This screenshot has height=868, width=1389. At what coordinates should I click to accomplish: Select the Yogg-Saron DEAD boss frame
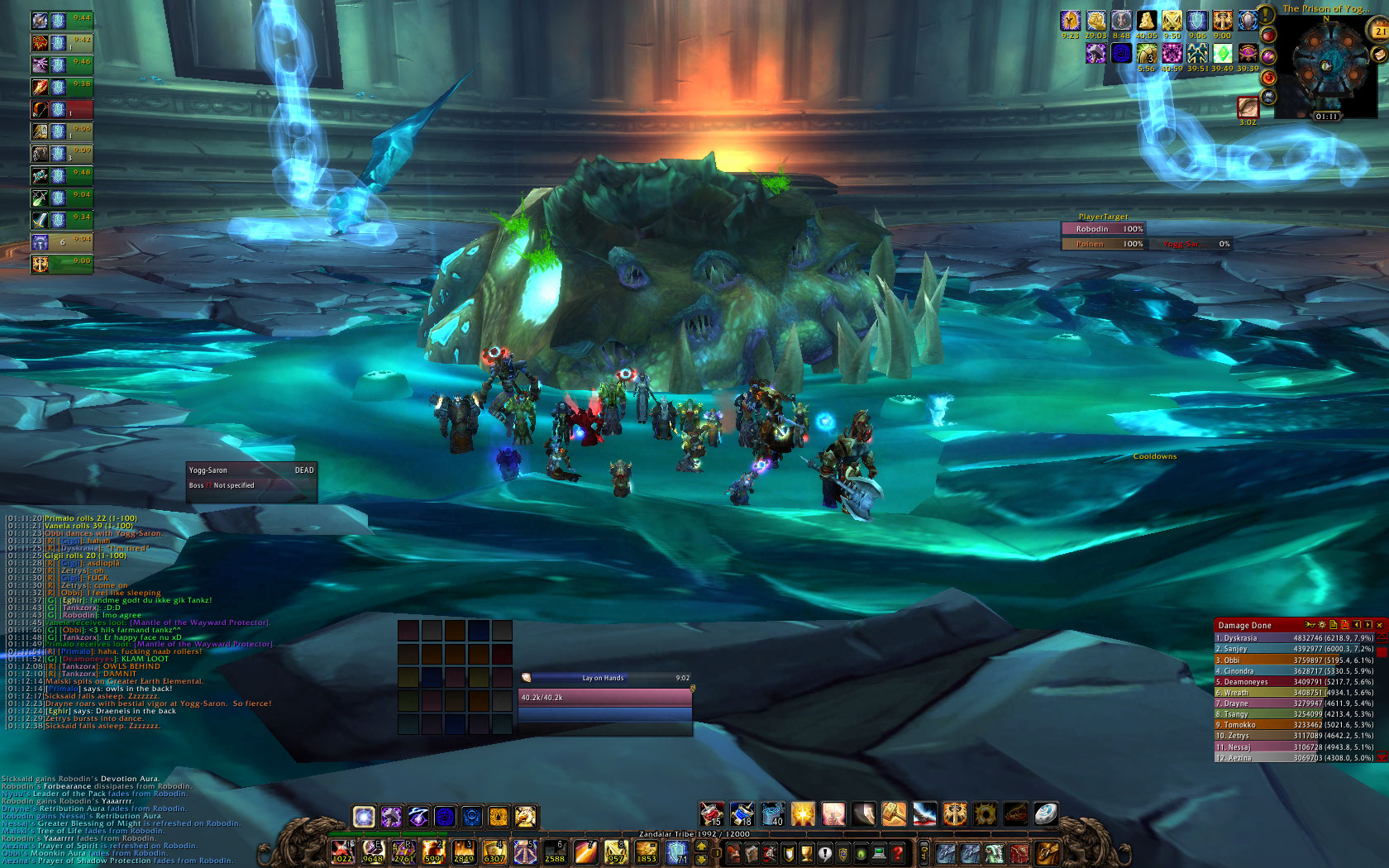click(x=251, y=470)
